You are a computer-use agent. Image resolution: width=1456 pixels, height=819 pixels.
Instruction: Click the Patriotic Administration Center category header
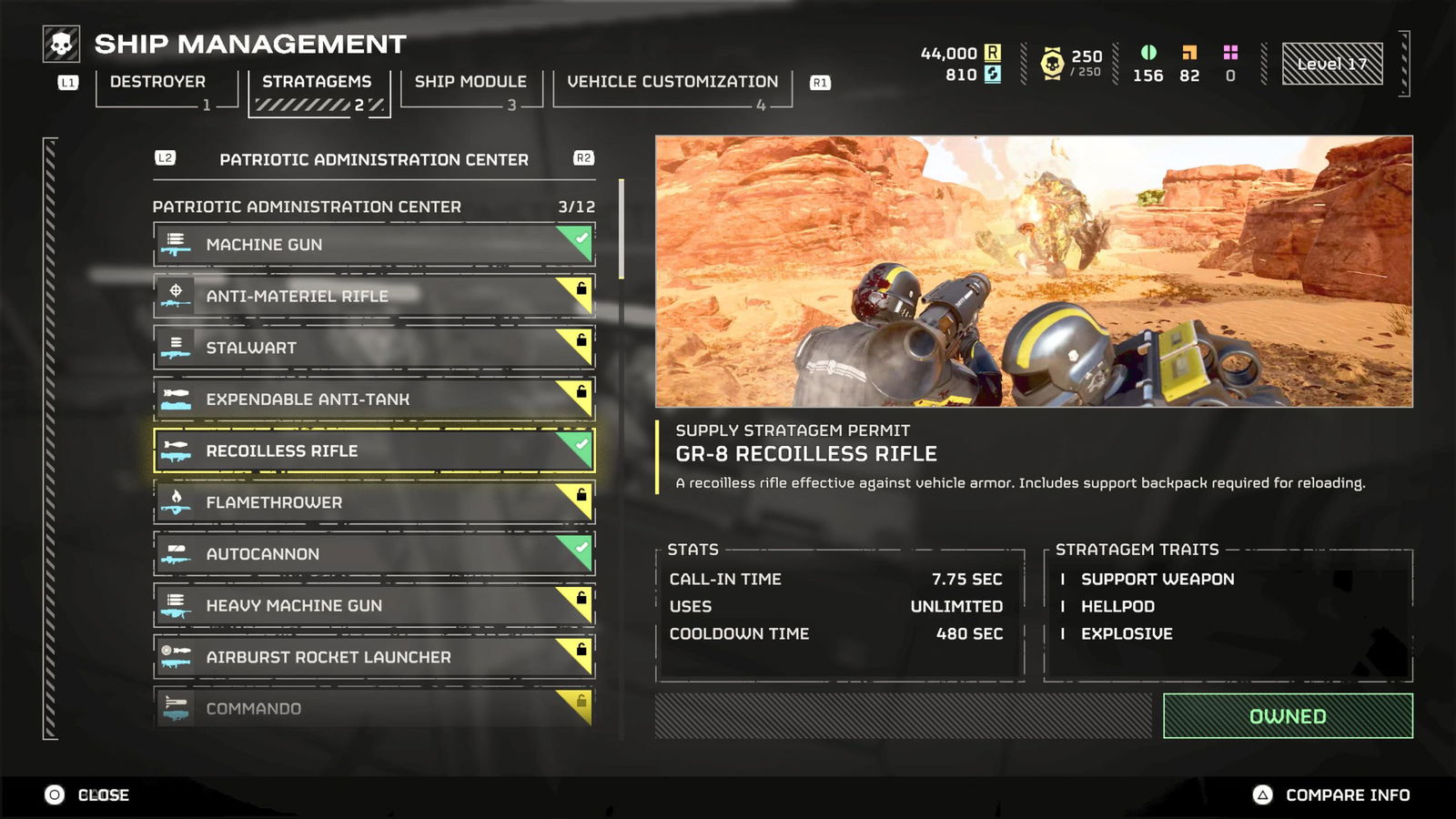pyautogui.click(x=373, y=159)
